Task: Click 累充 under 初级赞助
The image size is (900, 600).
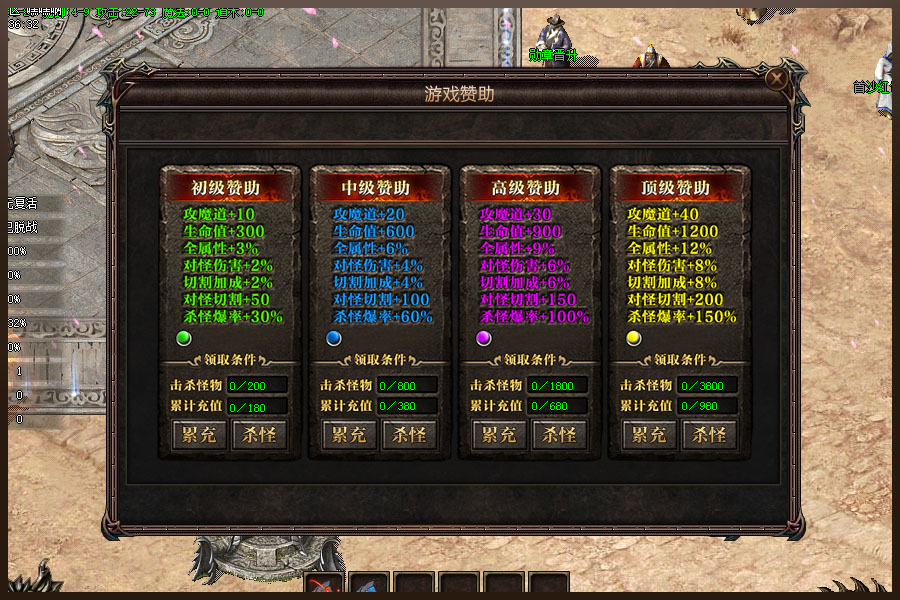Action: tap(199, 435)
